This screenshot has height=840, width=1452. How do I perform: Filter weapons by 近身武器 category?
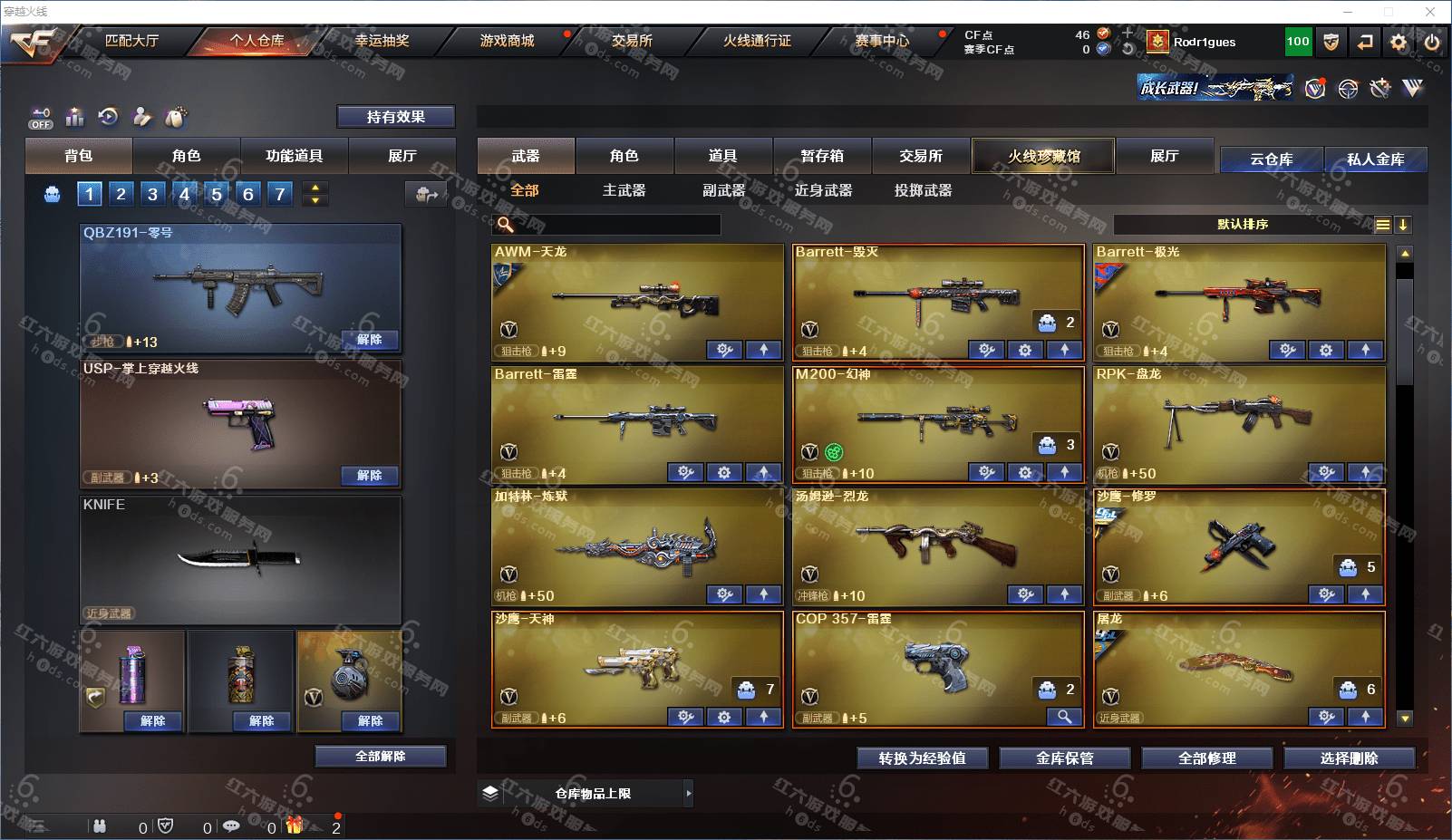click(823, 190)
